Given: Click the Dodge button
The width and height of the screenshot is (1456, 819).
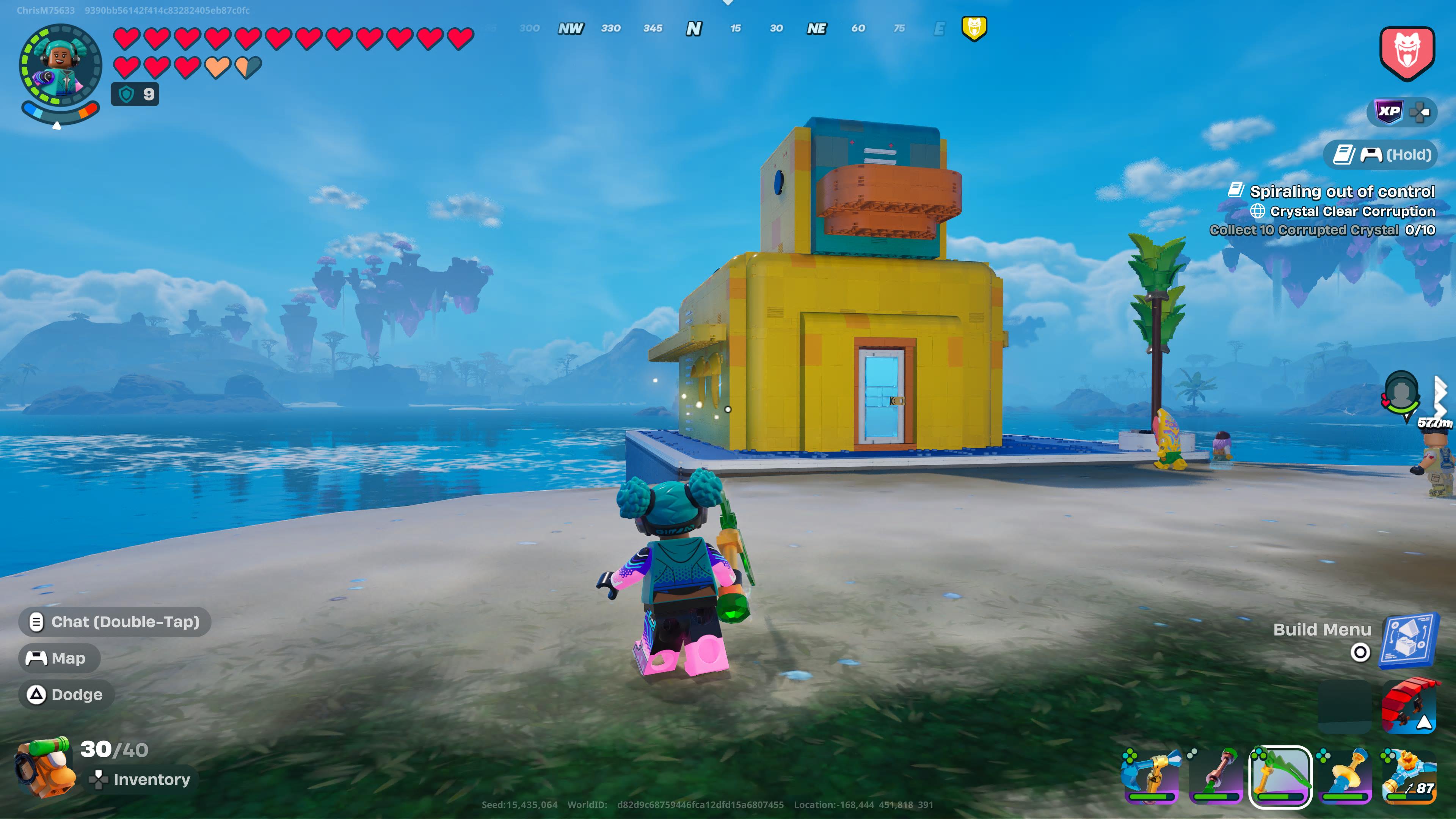Looking at the screenshot, I should (x=66, y=695).
